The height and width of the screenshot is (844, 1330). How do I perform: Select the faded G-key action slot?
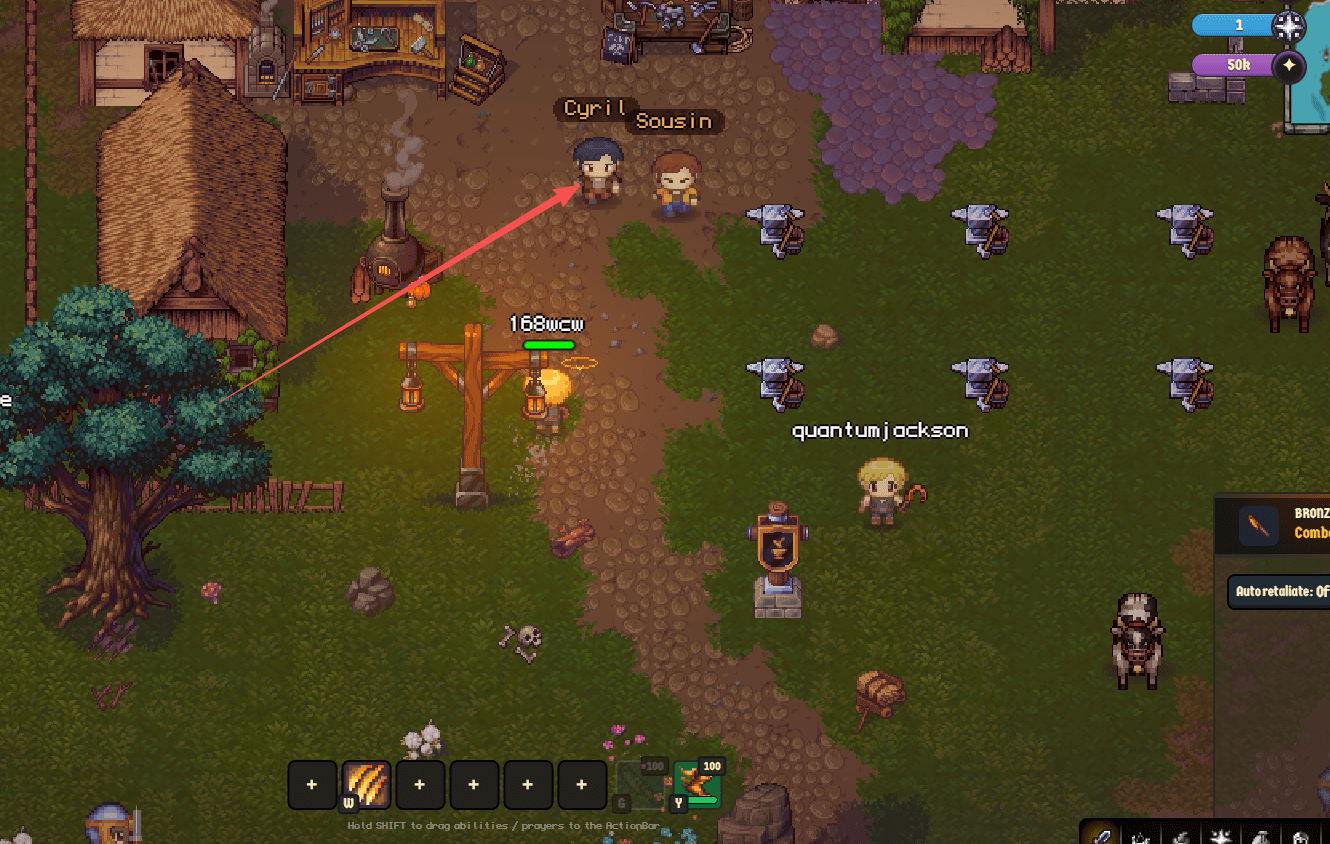[x=640, y=785]
